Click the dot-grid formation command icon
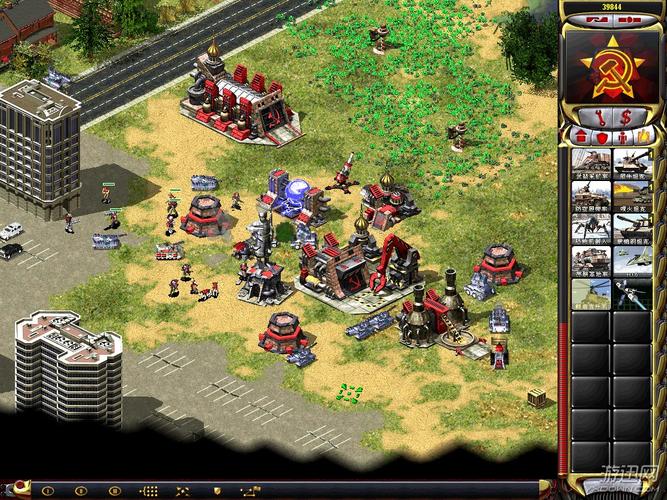The image size is (667, 500). [x=148, y=491]
